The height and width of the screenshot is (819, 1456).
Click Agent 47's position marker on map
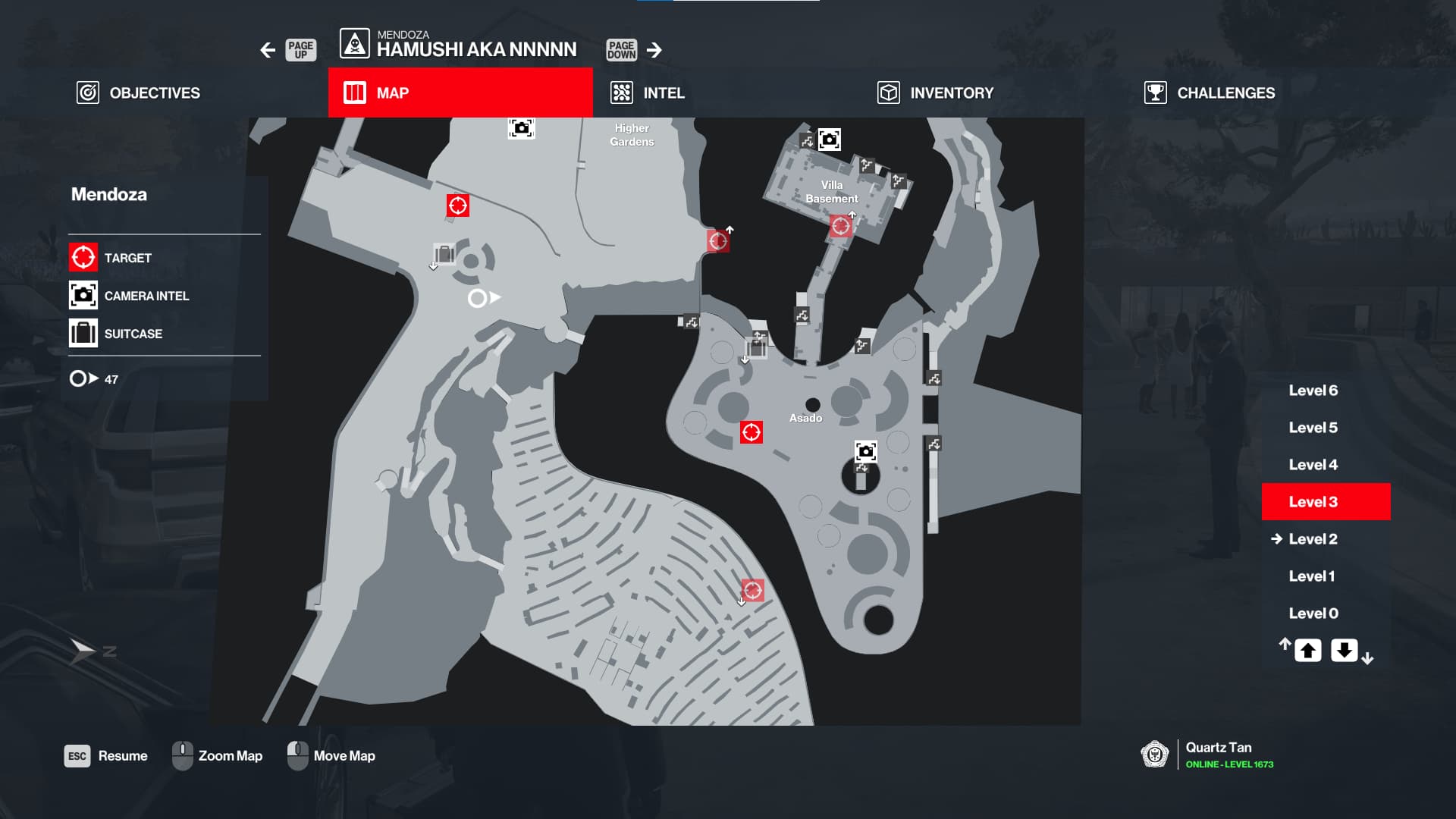click(478, 298)
